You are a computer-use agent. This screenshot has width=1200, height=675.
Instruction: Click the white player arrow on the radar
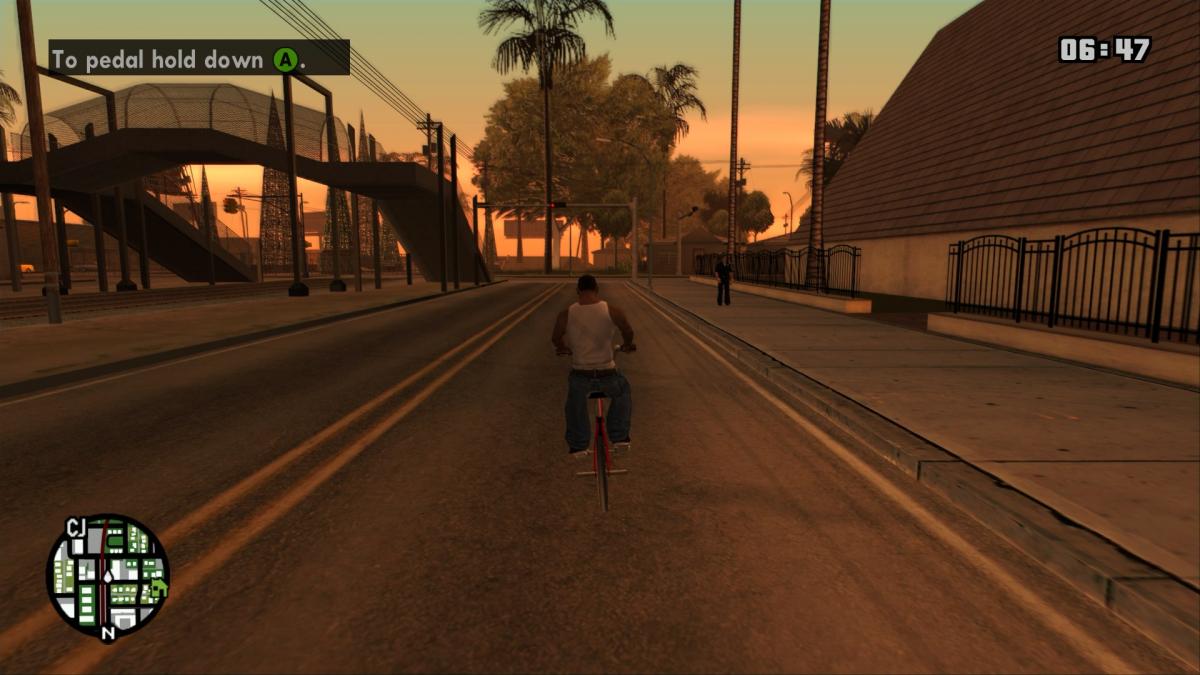[x=106, y=578]
